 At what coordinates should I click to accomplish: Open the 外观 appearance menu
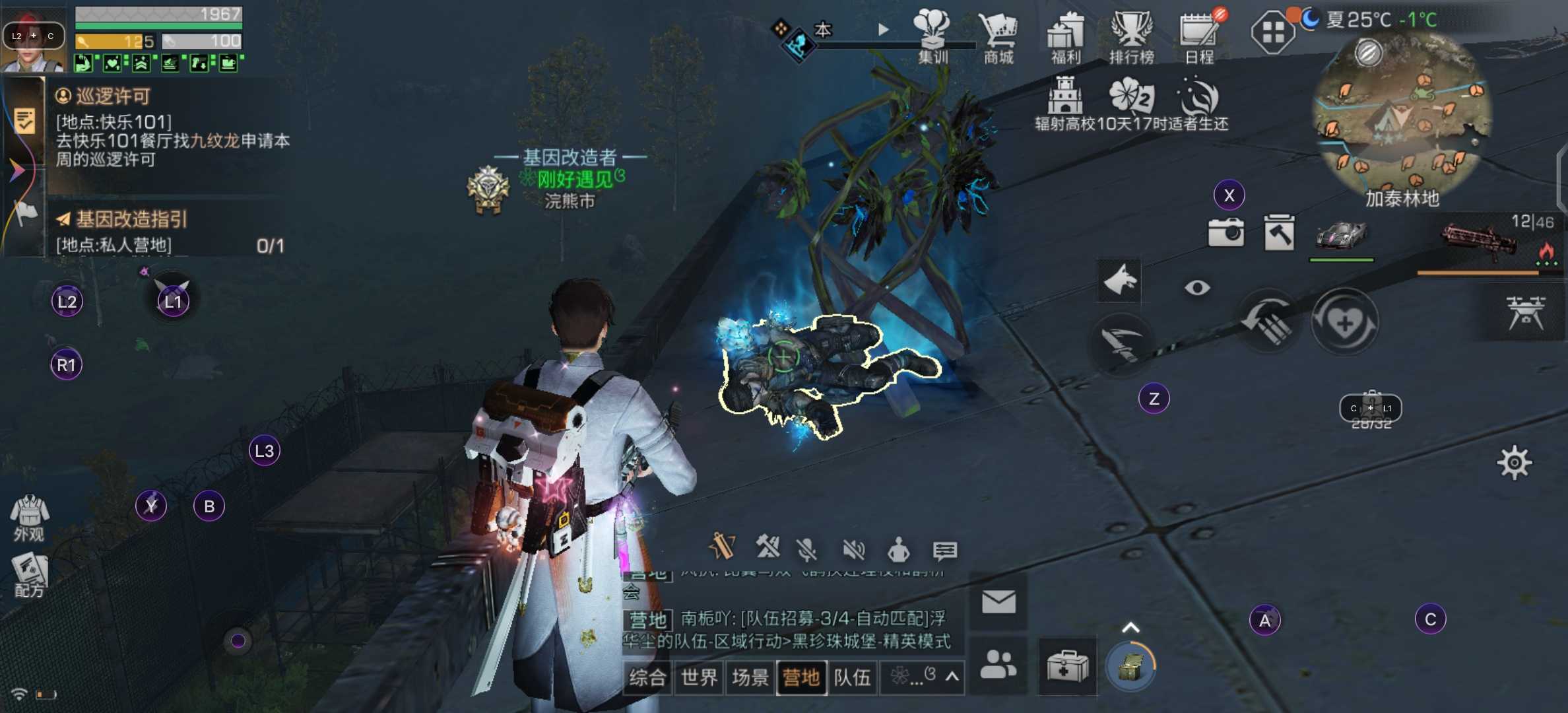pos(29,518)
